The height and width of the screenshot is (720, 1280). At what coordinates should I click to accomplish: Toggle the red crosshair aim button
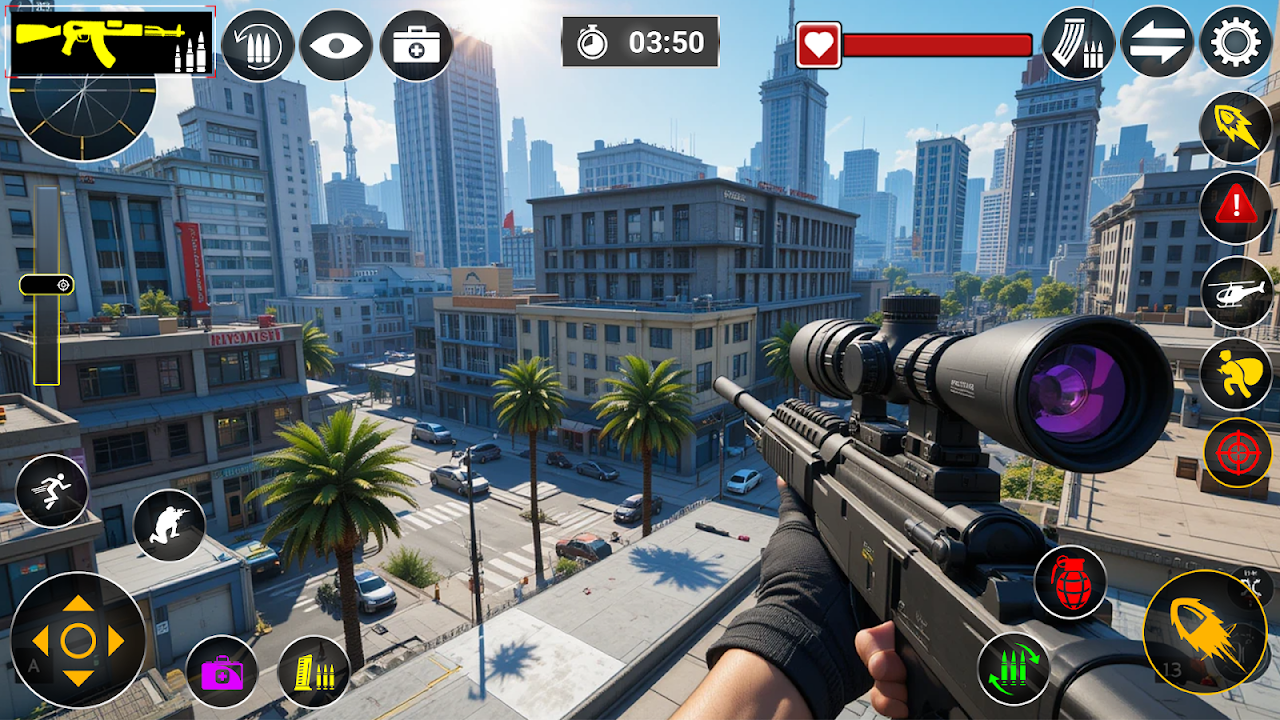pyautogui.click(x=1237, y=453)
